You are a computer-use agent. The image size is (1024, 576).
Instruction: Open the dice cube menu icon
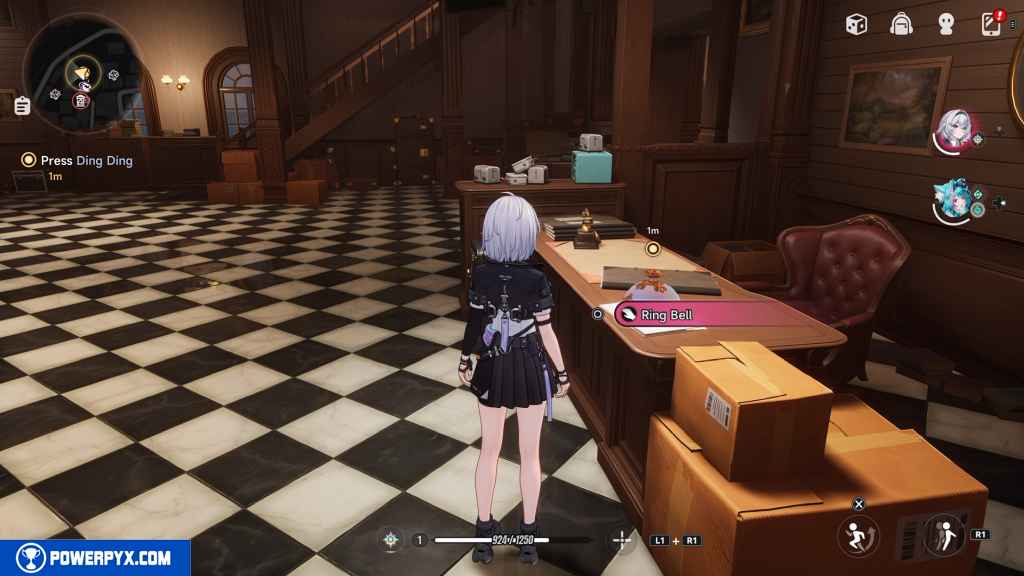pos(856,24)
